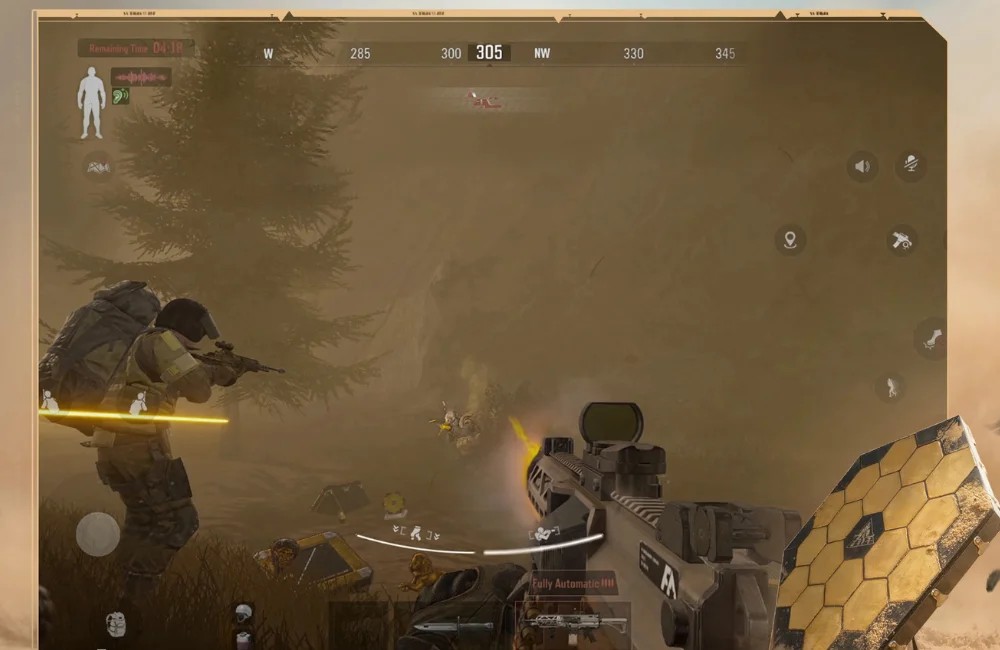The height and width of the screenshot is (650, 1000).
Task: Tap the crouching-figure stance button
Action: coord(889,386)
